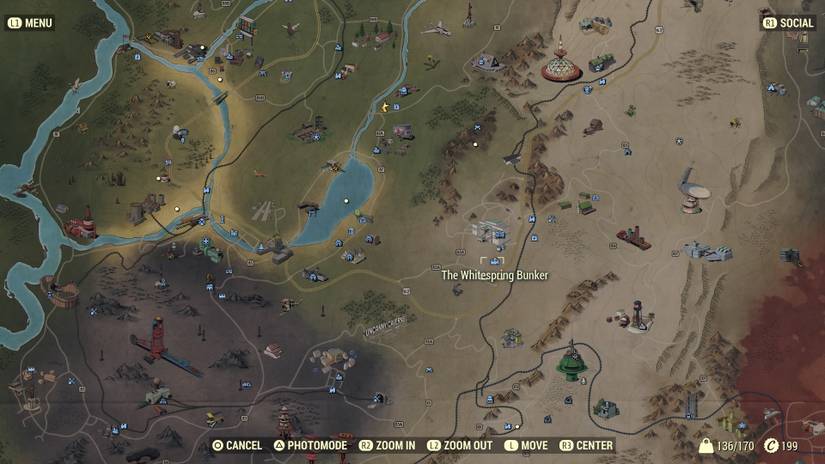Select the red-and-white domed building marker
This screenshot has height=464, width=825.
(x=561, y=66)
